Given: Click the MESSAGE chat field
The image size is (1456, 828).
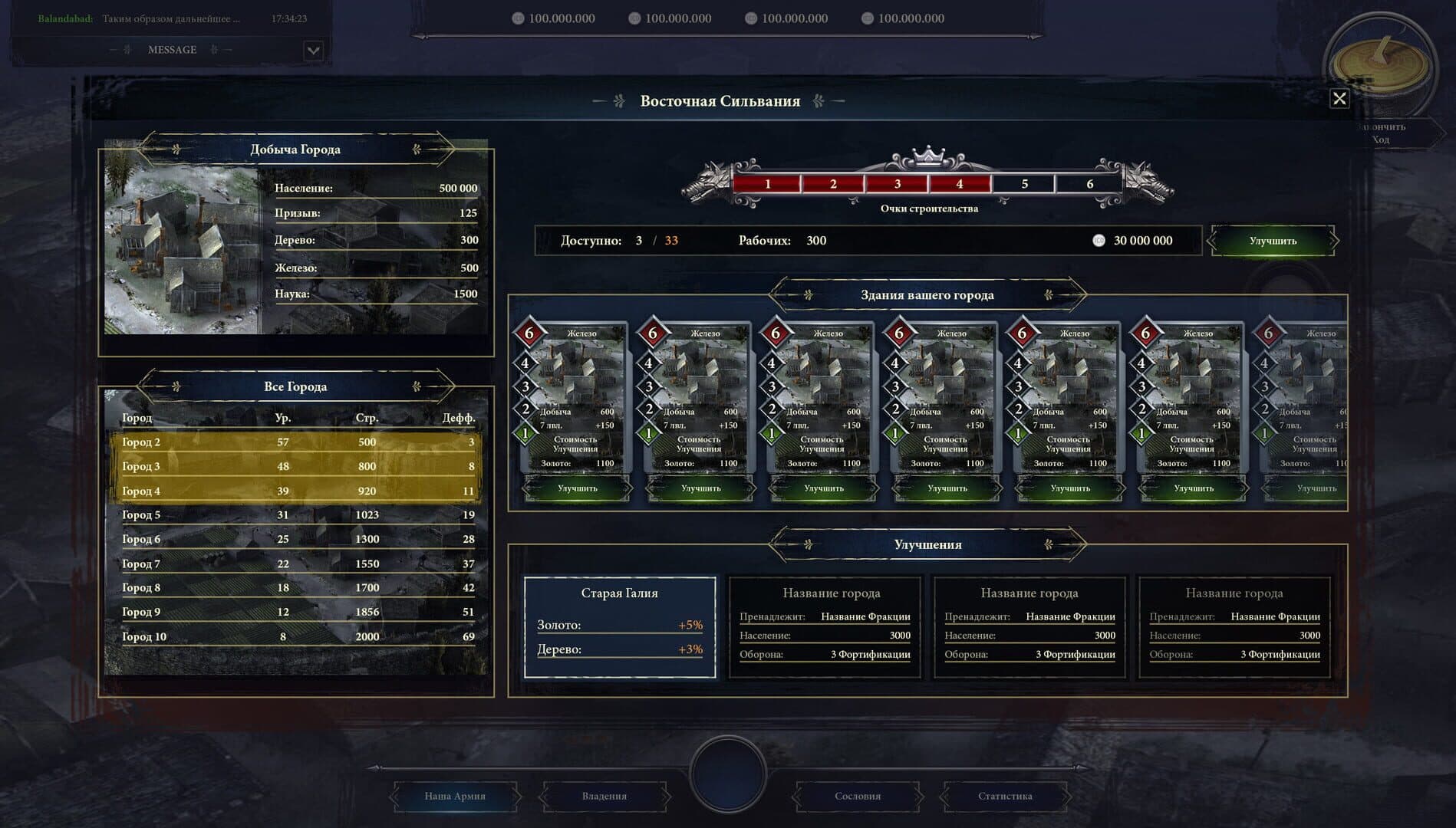Looking at the screenshot, I should 172,50.
